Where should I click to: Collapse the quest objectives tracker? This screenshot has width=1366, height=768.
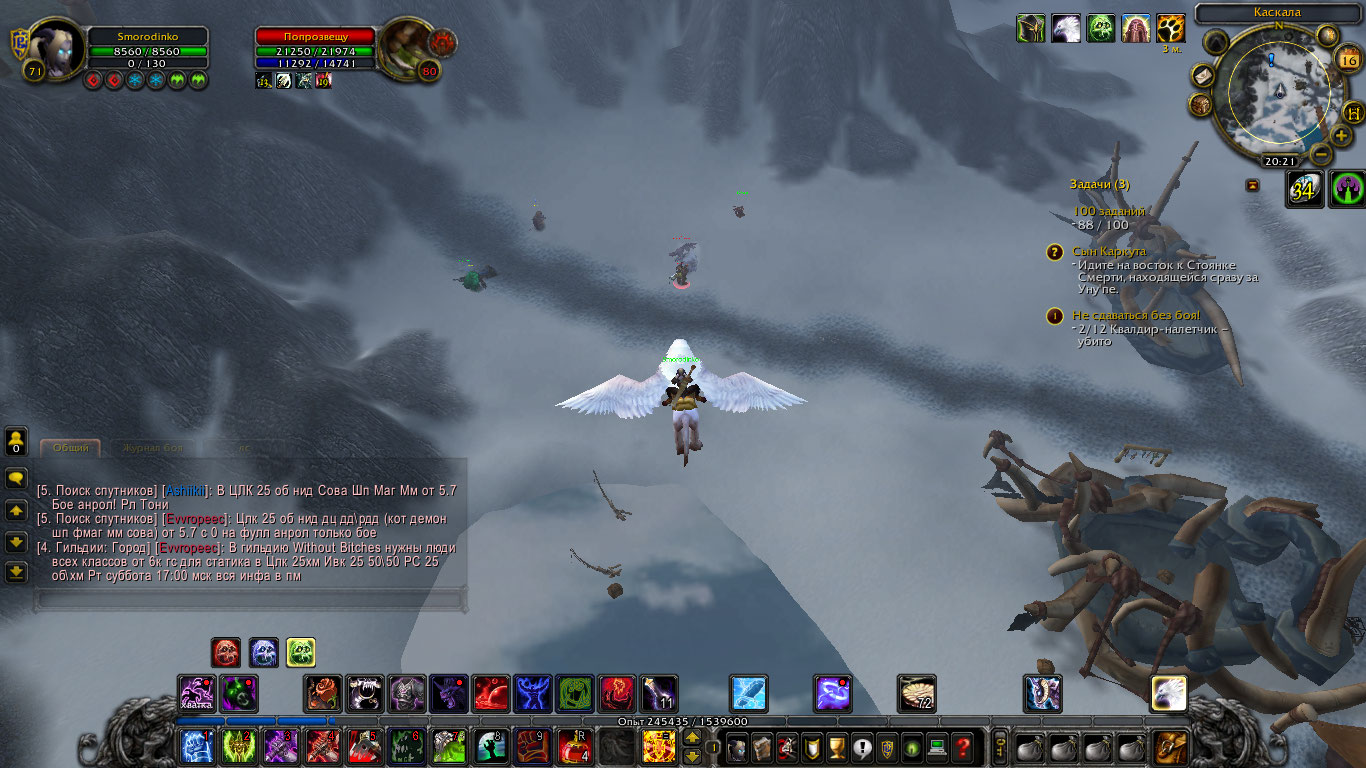tap(1252, 185)
